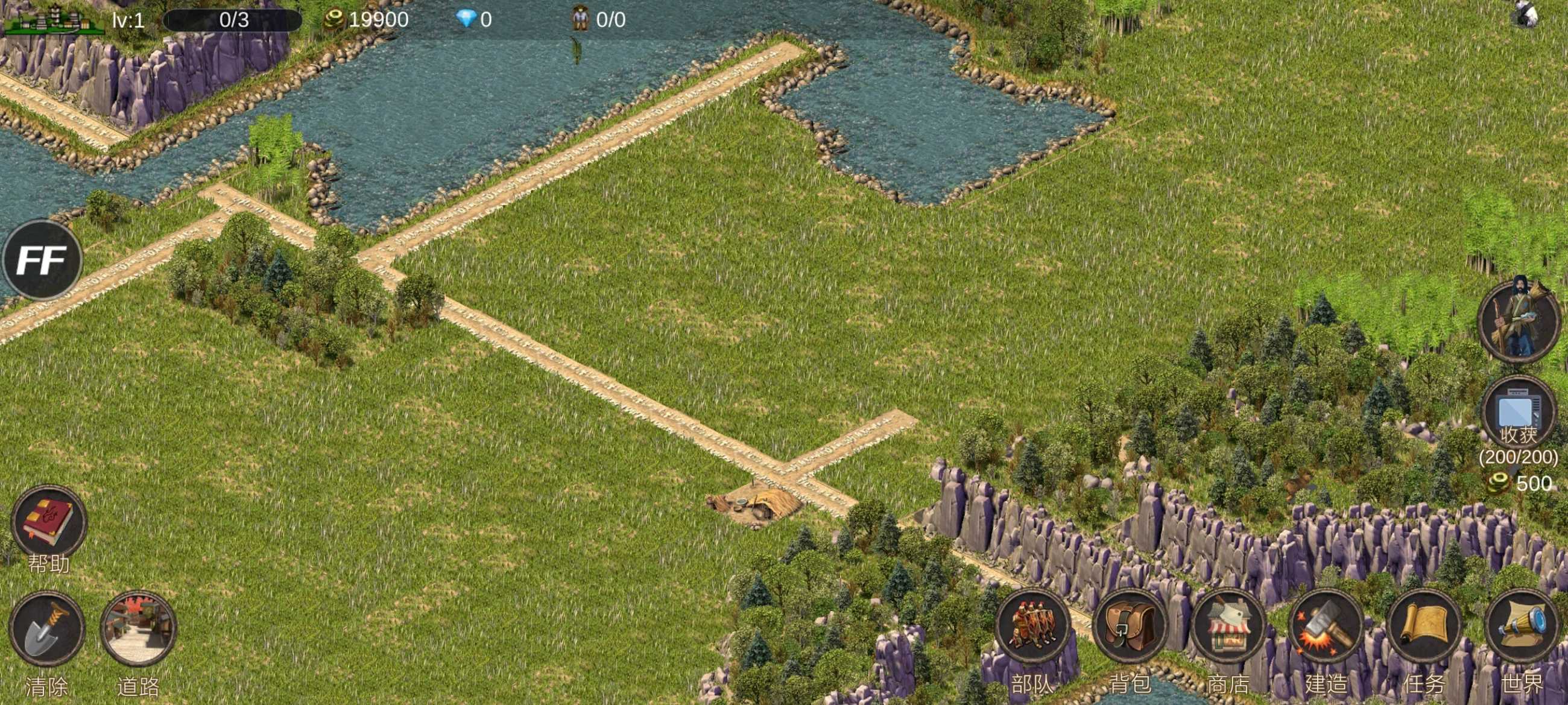Click the population figure icon
This screenshot has width=1568, height=705.
click(x=580, y=19)
